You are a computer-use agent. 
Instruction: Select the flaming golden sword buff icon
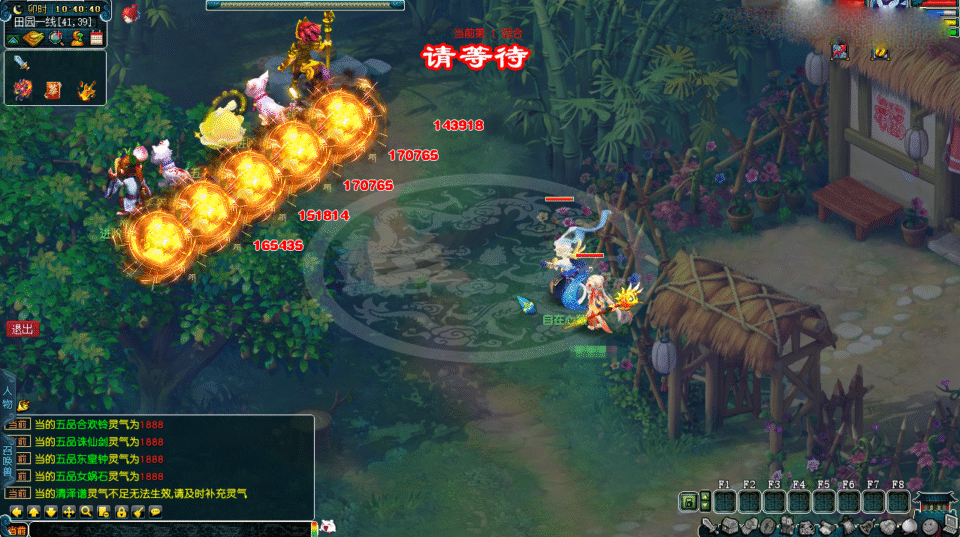tap(87, 91)
